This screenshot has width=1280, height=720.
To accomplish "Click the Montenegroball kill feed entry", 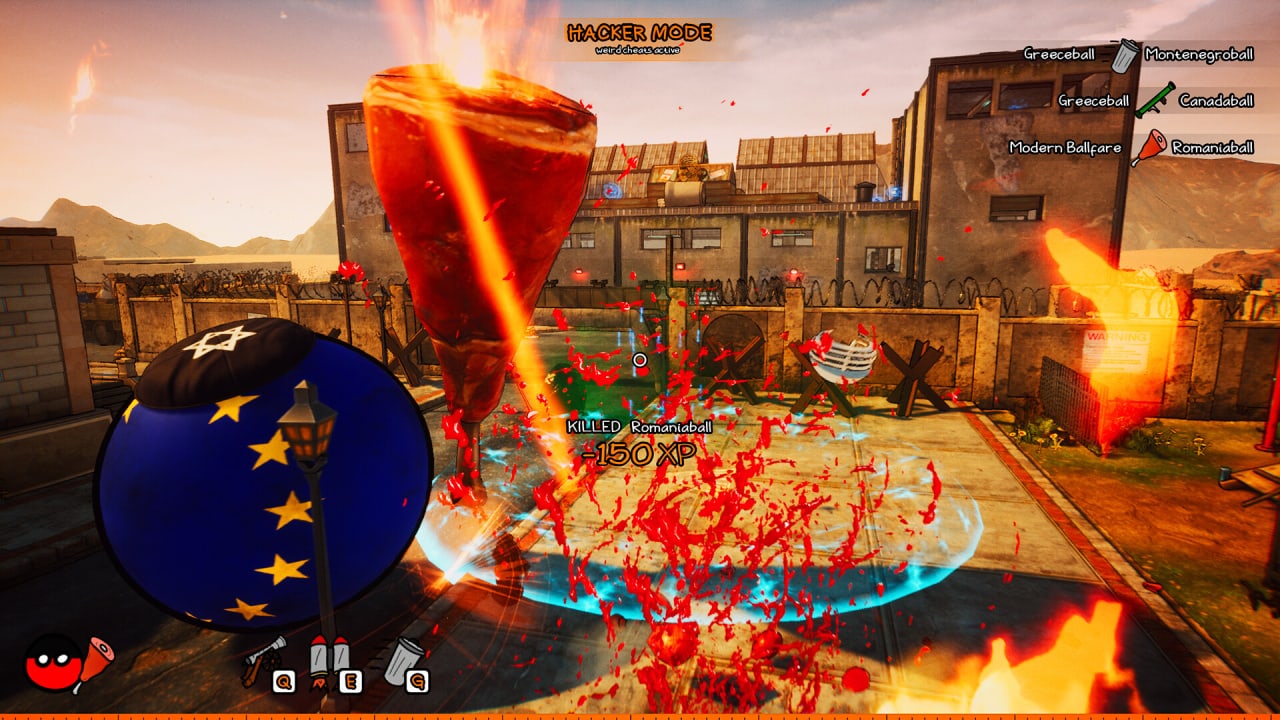I will click(1198, 54).
